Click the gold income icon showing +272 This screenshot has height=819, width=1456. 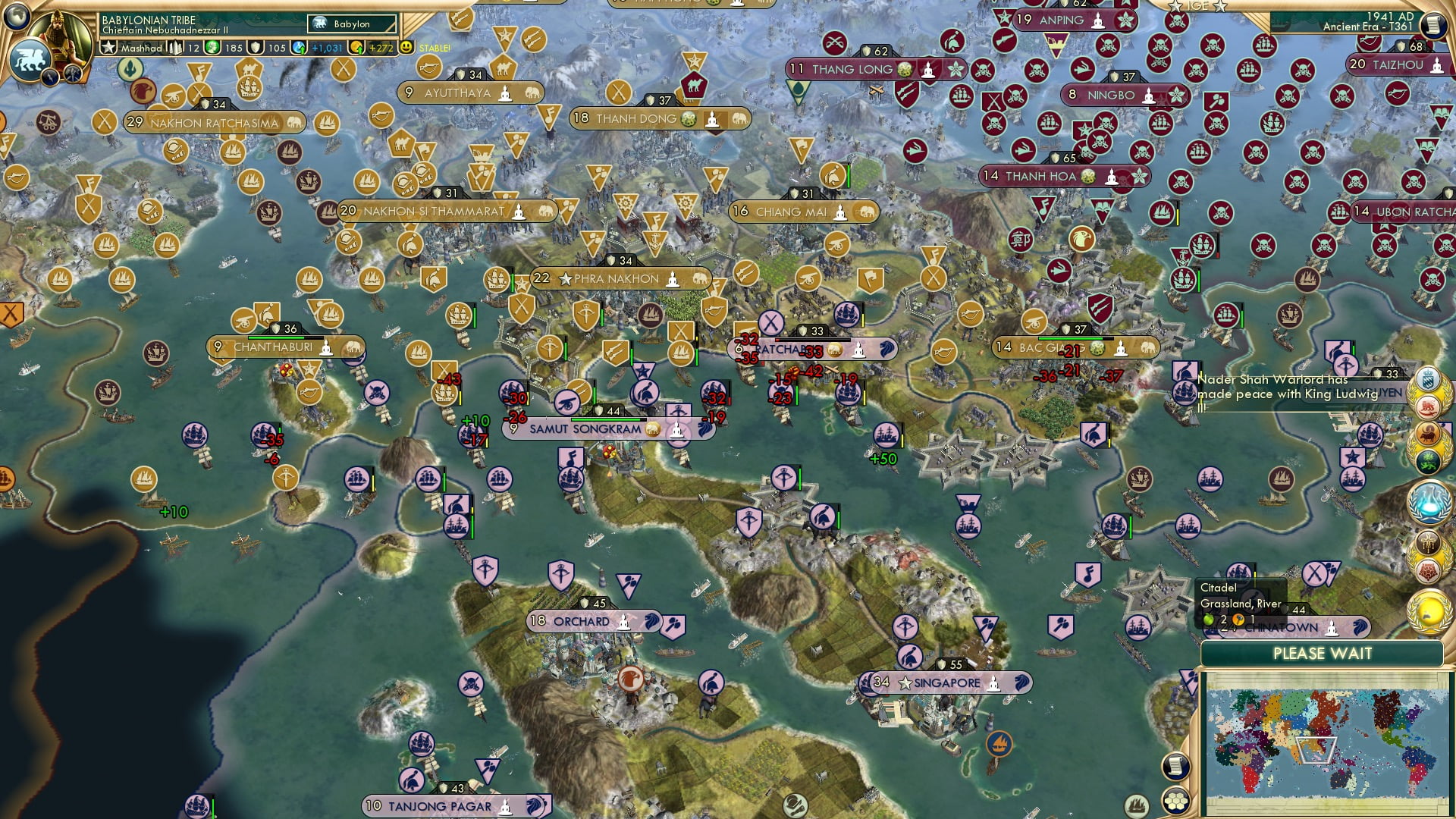(x=355, y=48)
